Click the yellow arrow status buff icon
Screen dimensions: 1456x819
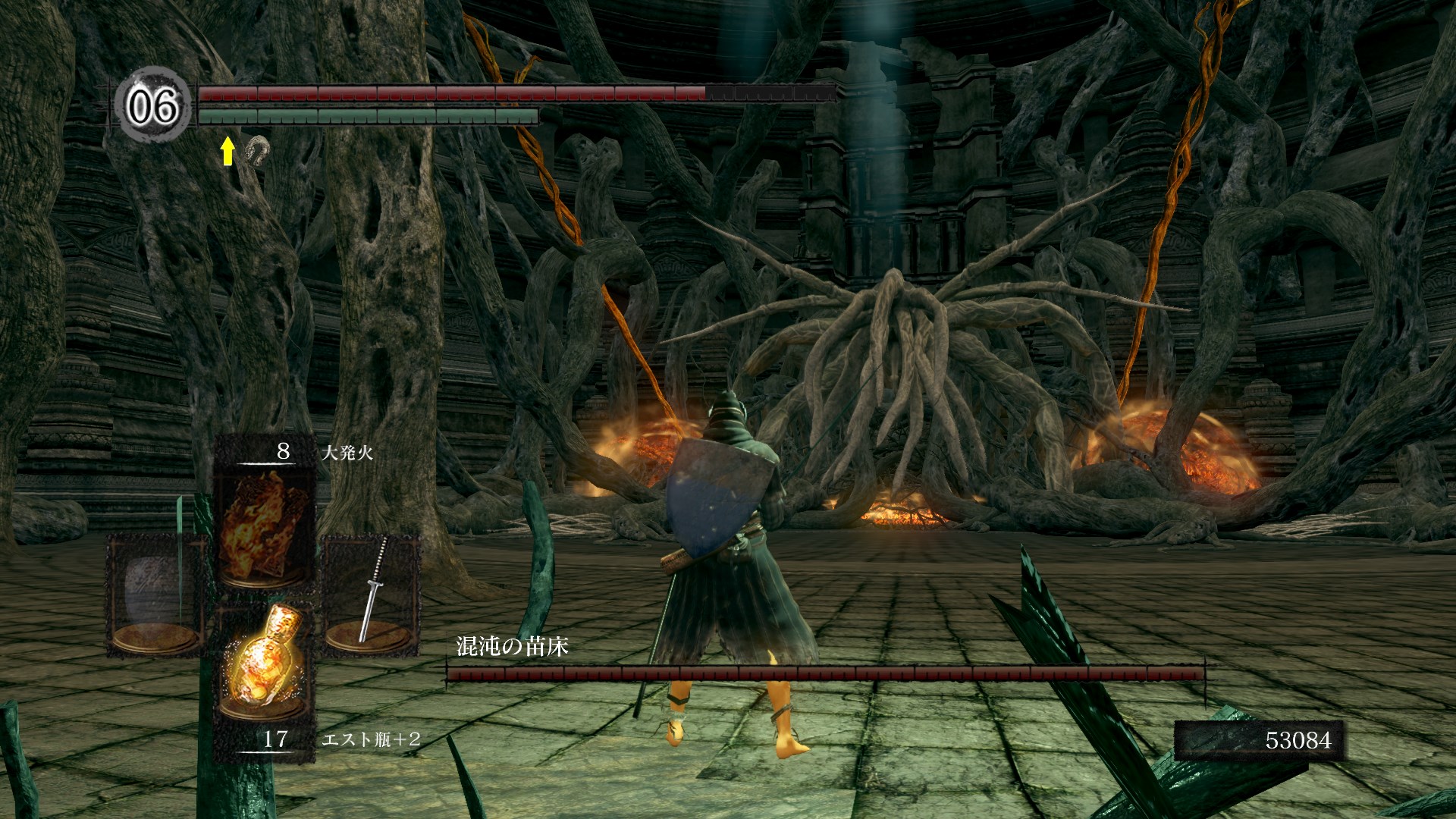point(227,151)
